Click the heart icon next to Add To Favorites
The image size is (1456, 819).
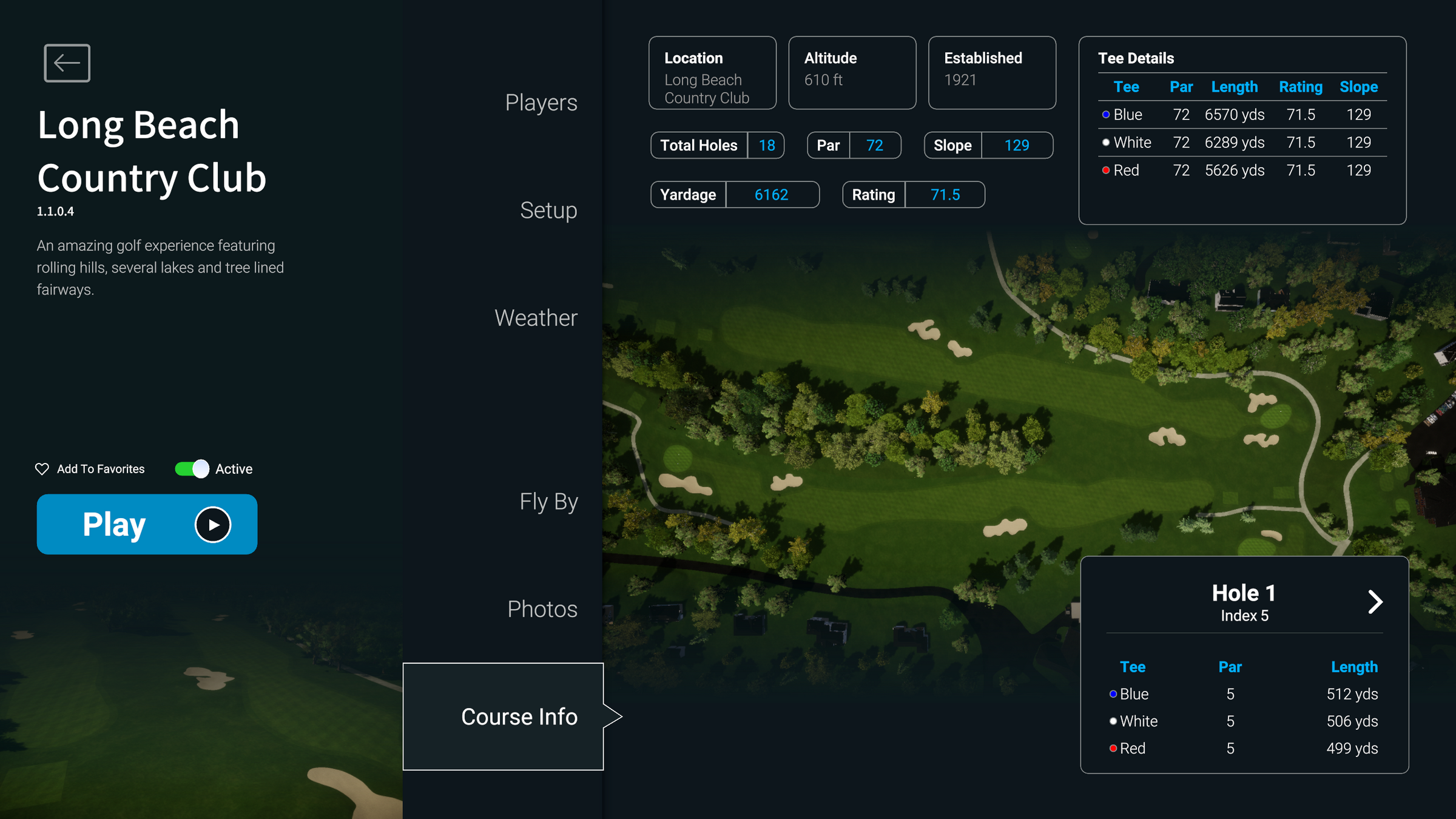pos(42,468)
